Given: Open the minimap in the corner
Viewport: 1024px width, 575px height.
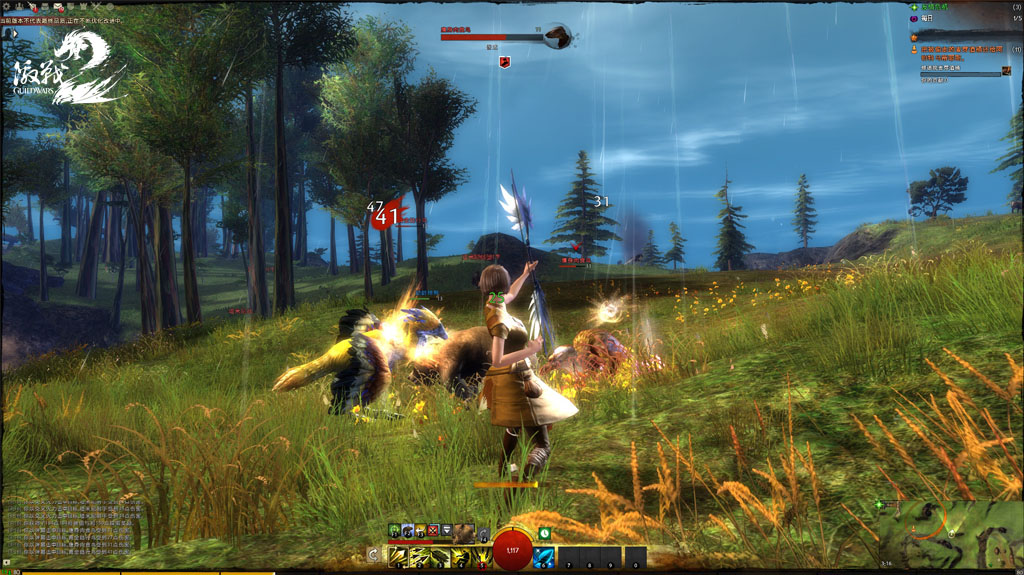Looking at the screenshot, I should (950, 533).
